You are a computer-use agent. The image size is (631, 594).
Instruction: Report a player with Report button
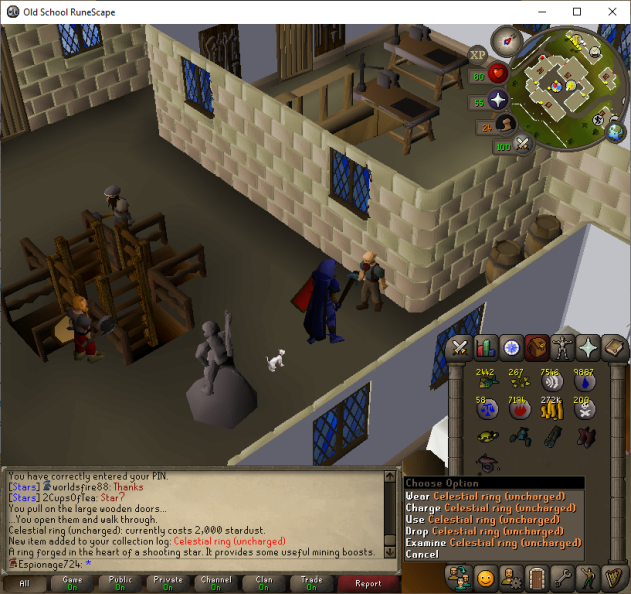(368, 582)
